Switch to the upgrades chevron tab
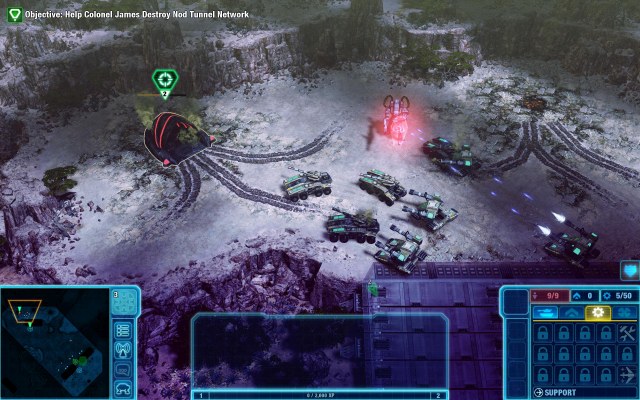Image resolution: width=640 pixels, height=400 pixels. click(573, 312)
